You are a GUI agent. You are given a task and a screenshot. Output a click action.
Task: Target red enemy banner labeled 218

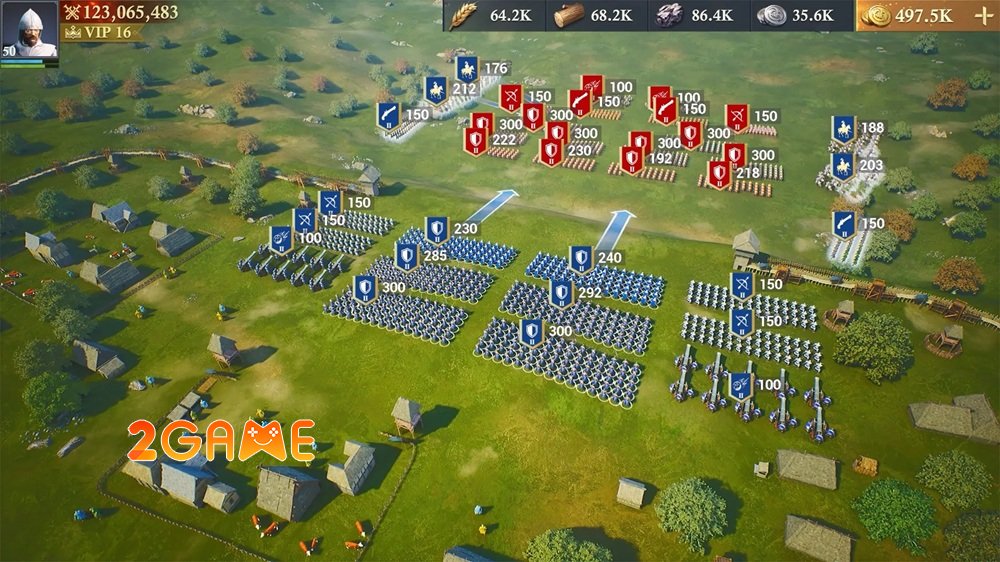[718, 173]
